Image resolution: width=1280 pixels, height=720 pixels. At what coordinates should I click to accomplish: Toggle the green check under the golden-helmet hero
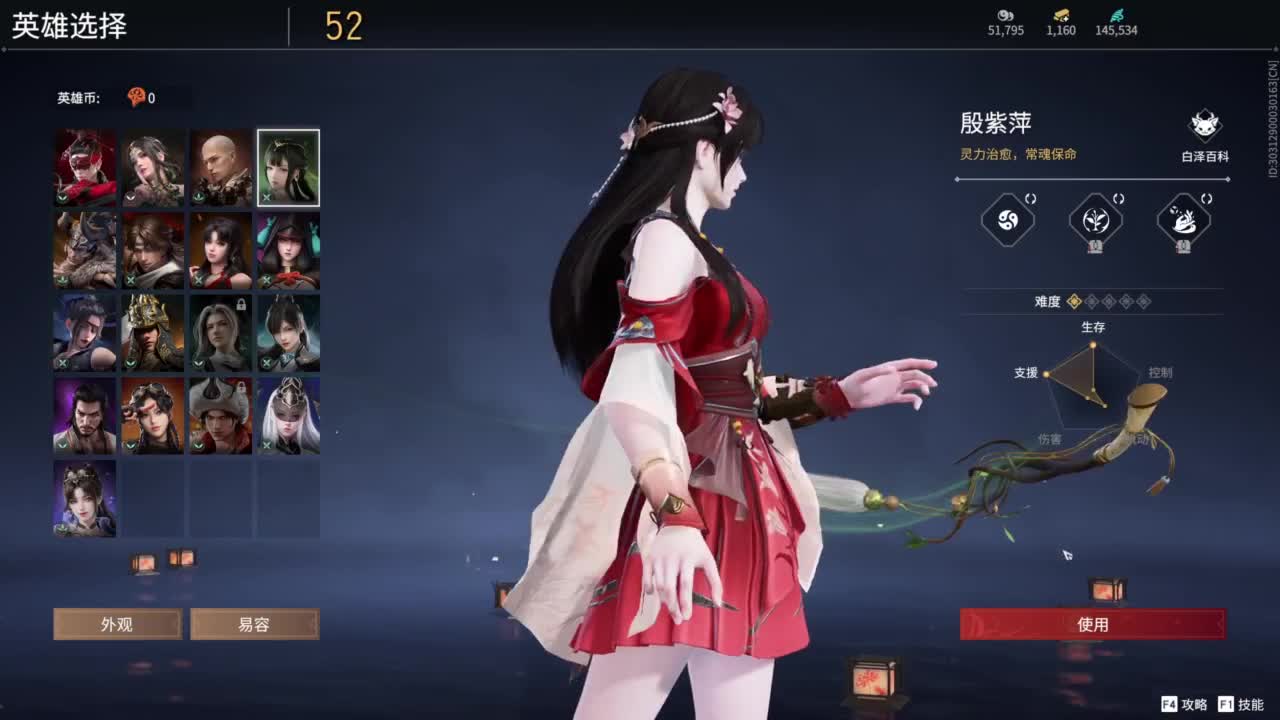tap(130, 362)
